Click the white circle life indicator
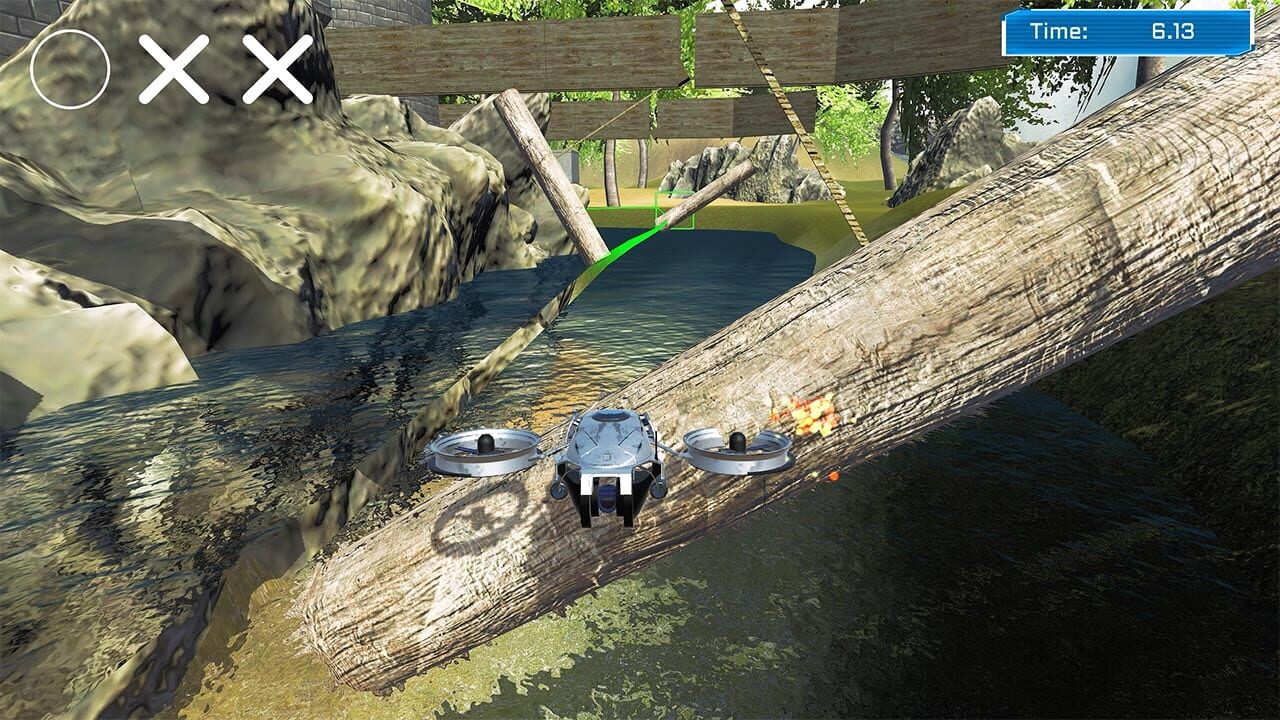 point(68,66)
